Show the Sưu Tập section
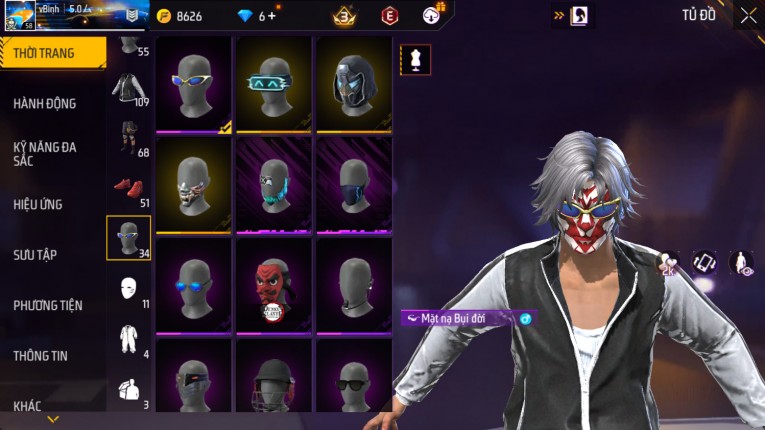765x430 pixels. tap(35, 255)
